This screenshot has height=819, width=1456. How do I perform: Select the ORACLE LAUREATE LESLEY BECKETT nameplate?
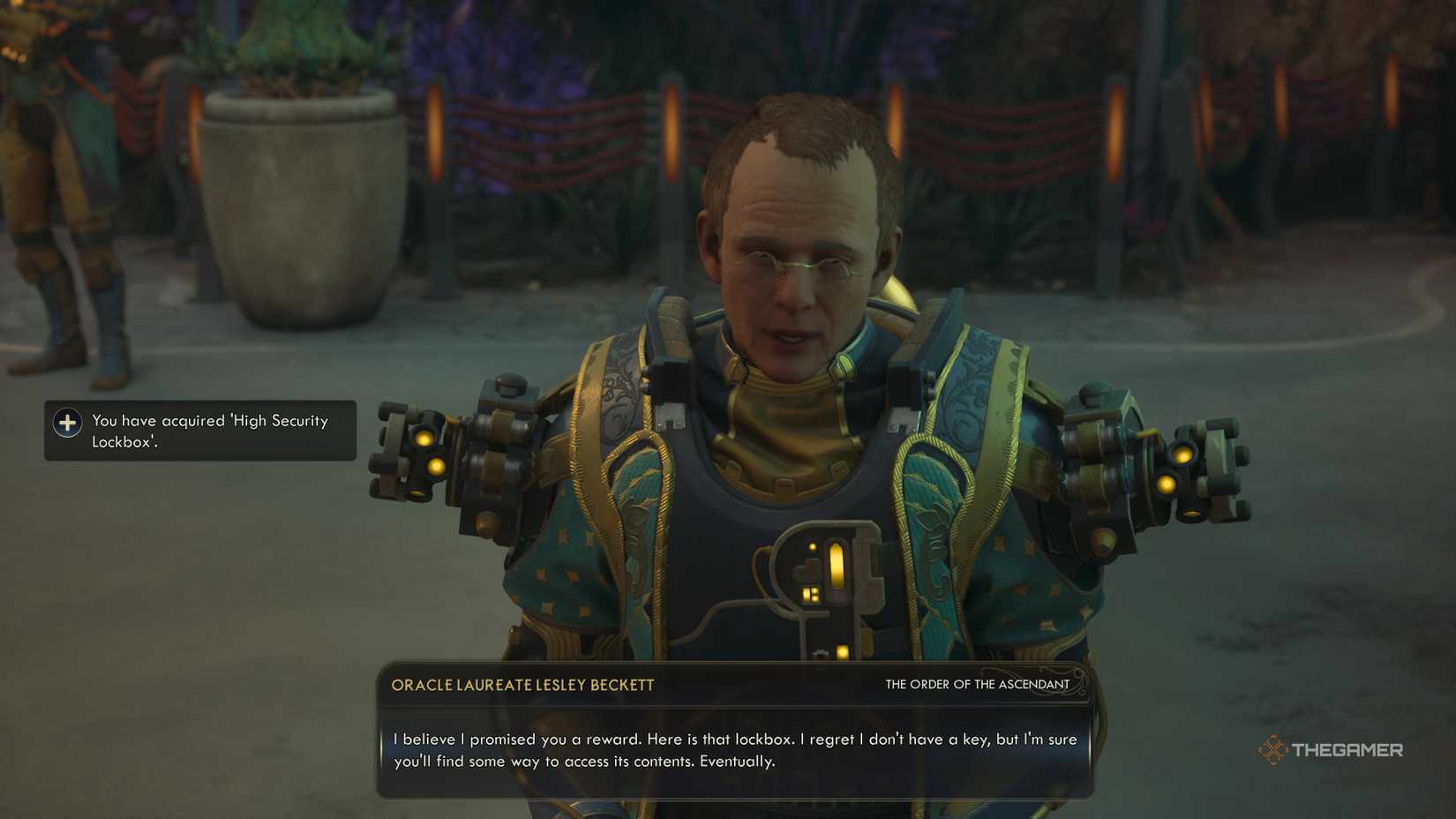[x=522, y=684]
